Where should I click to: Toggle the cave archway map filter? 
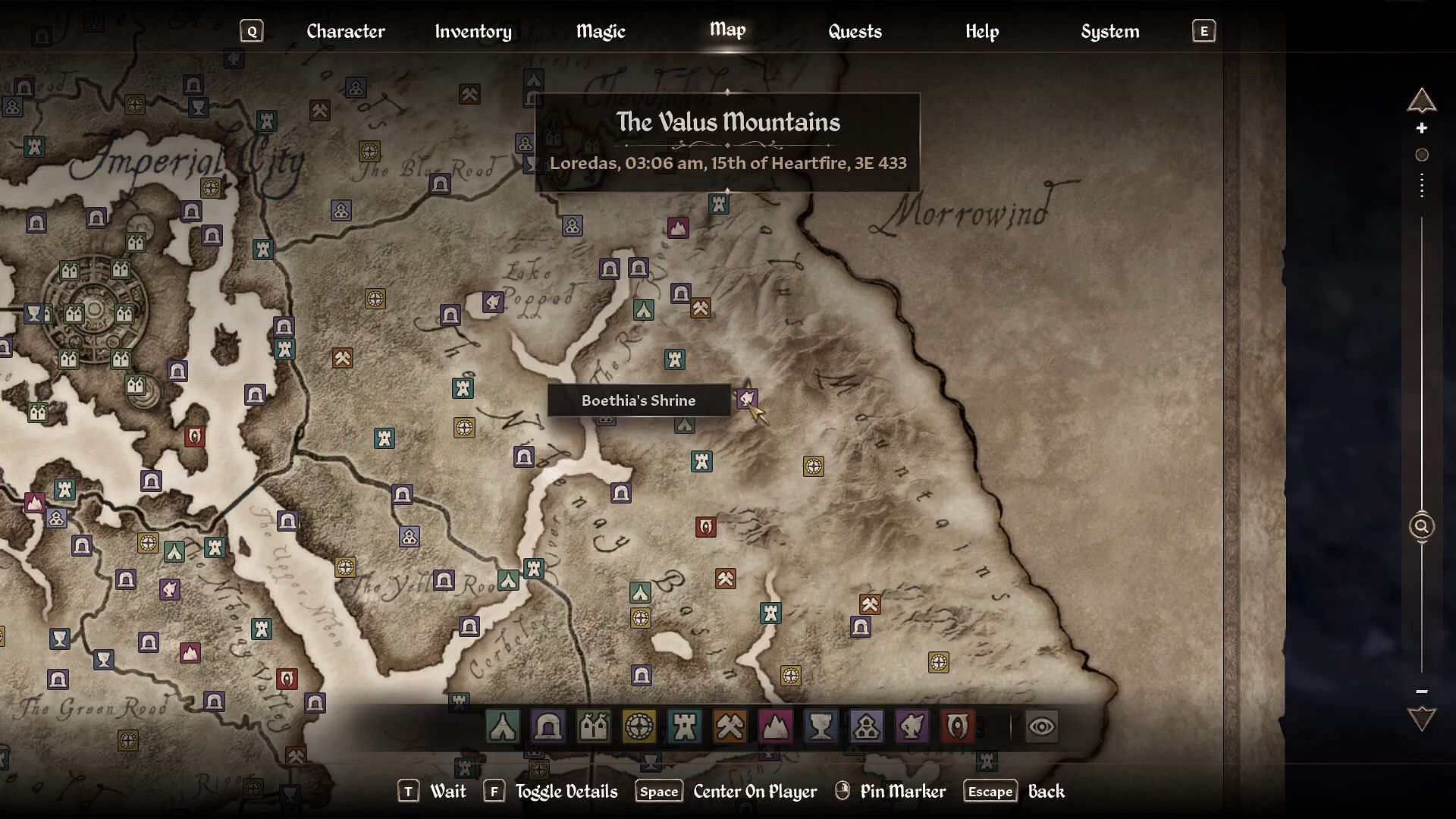click(548, 726)
